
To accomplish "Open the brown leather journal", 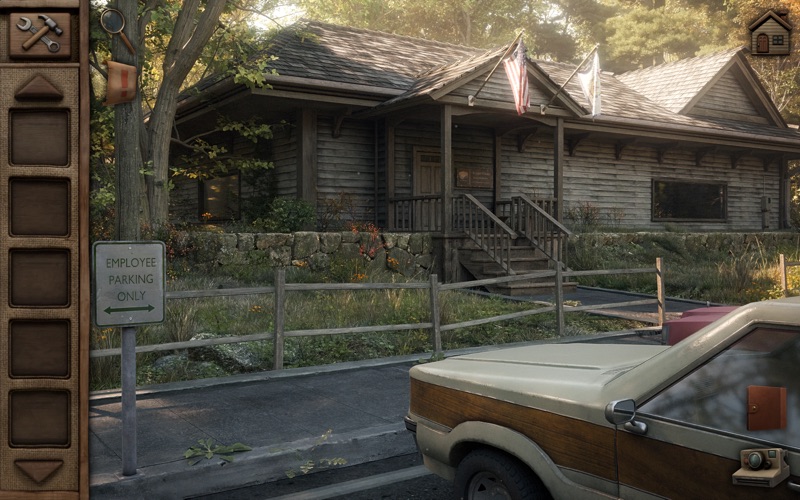I will [766, 408].
